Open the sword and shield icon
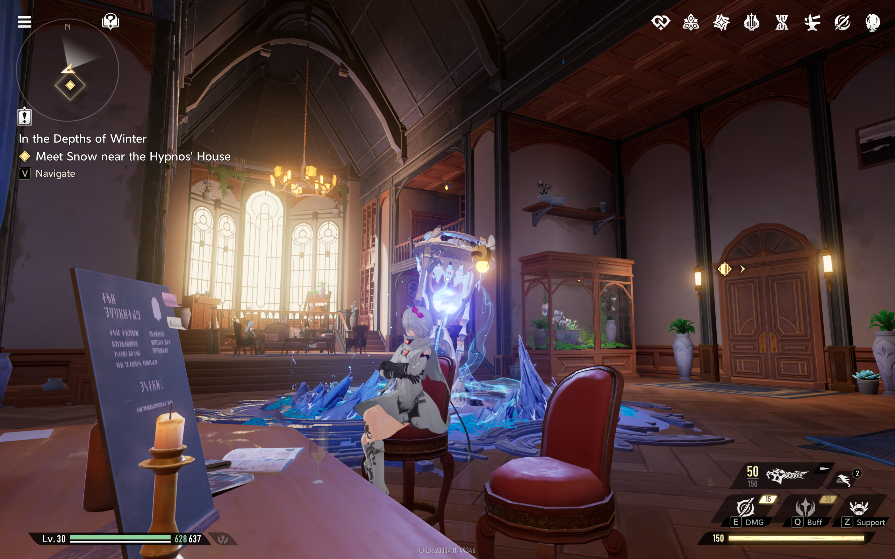Viewport: 895px width, 559px height. coord(751,22)
